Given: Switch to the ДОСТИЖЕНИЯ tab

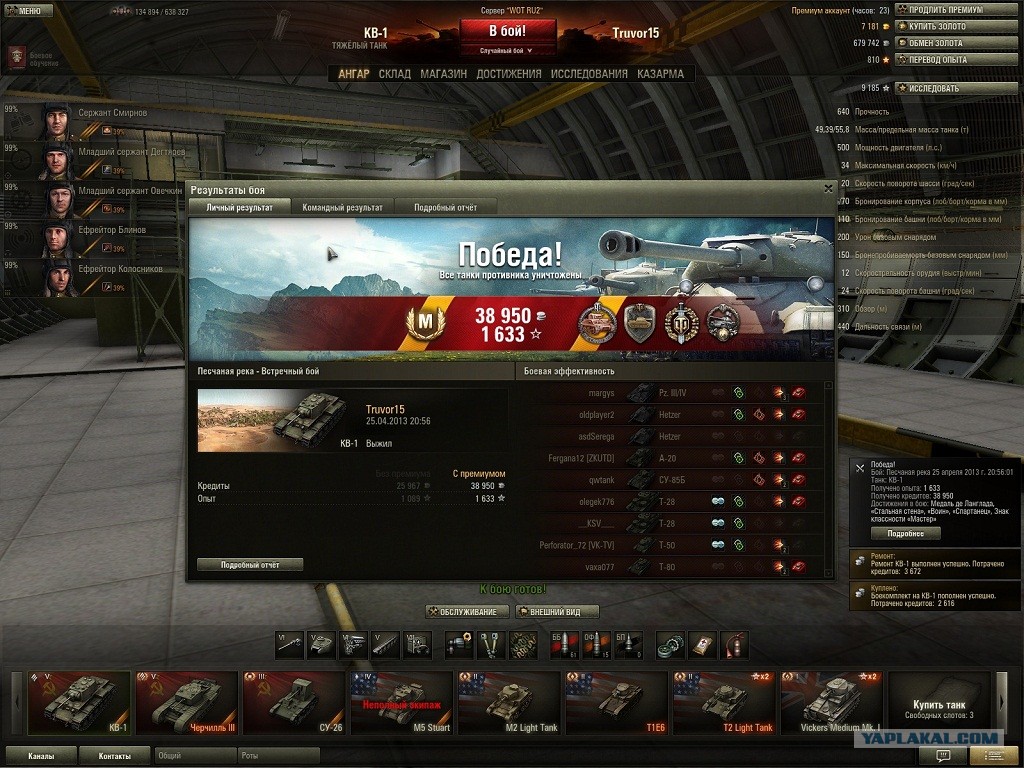Looking at the screenshot, I should click(x=509, y=74).
